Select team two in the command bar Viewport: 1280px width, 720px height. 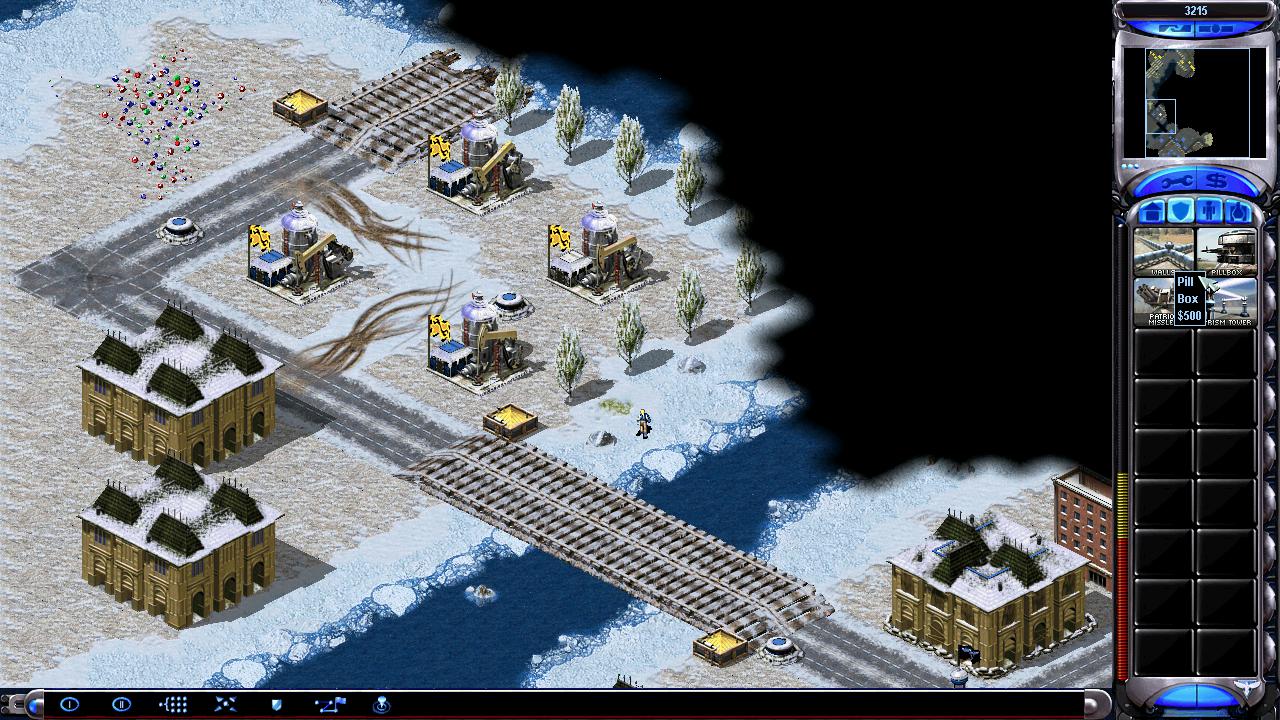[122, 705]
